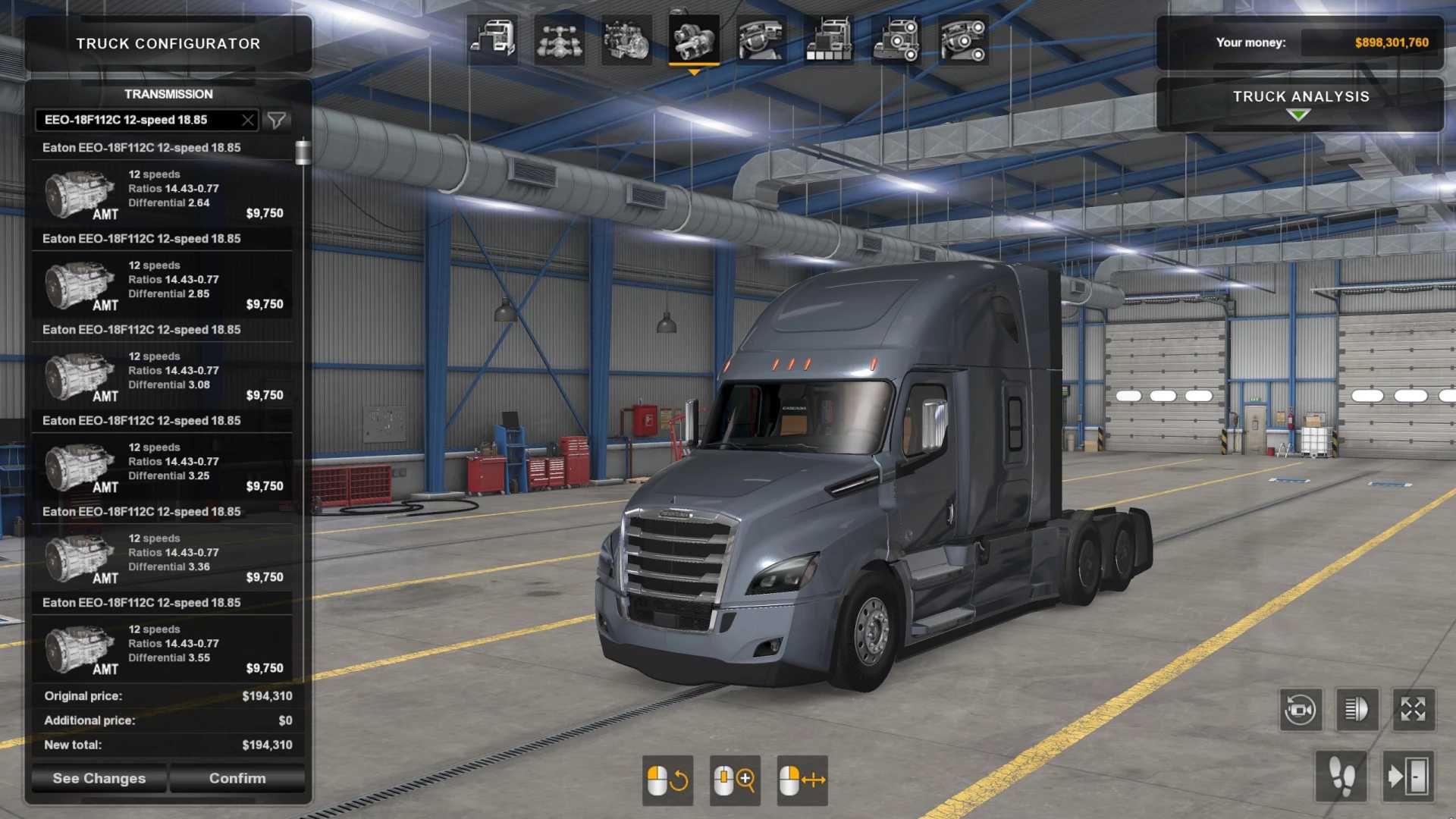Choose transmission with Differential 3.36

[x=163, y=558]
